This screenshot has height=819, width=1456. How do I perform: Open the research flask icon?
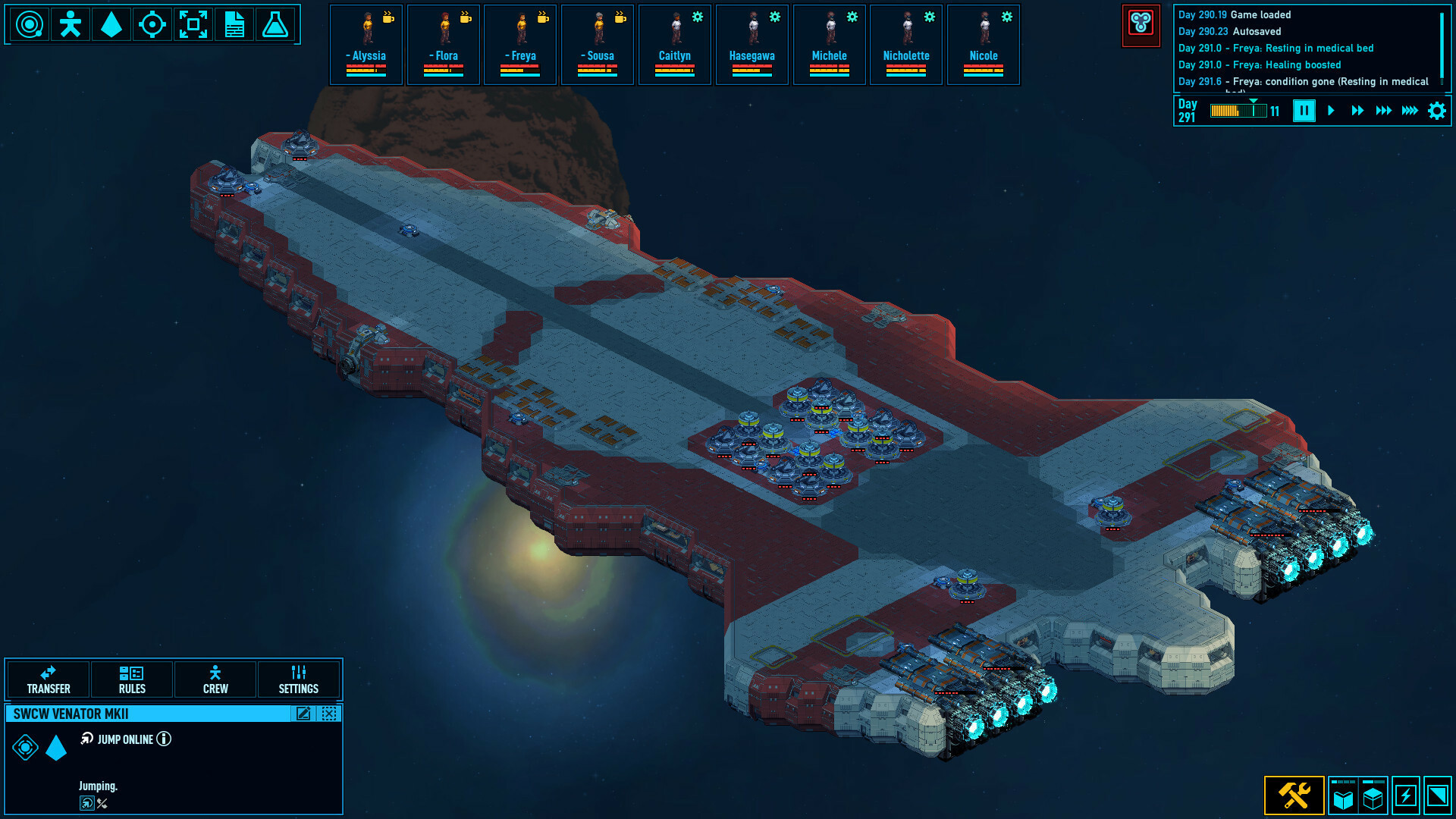[275, 24]
